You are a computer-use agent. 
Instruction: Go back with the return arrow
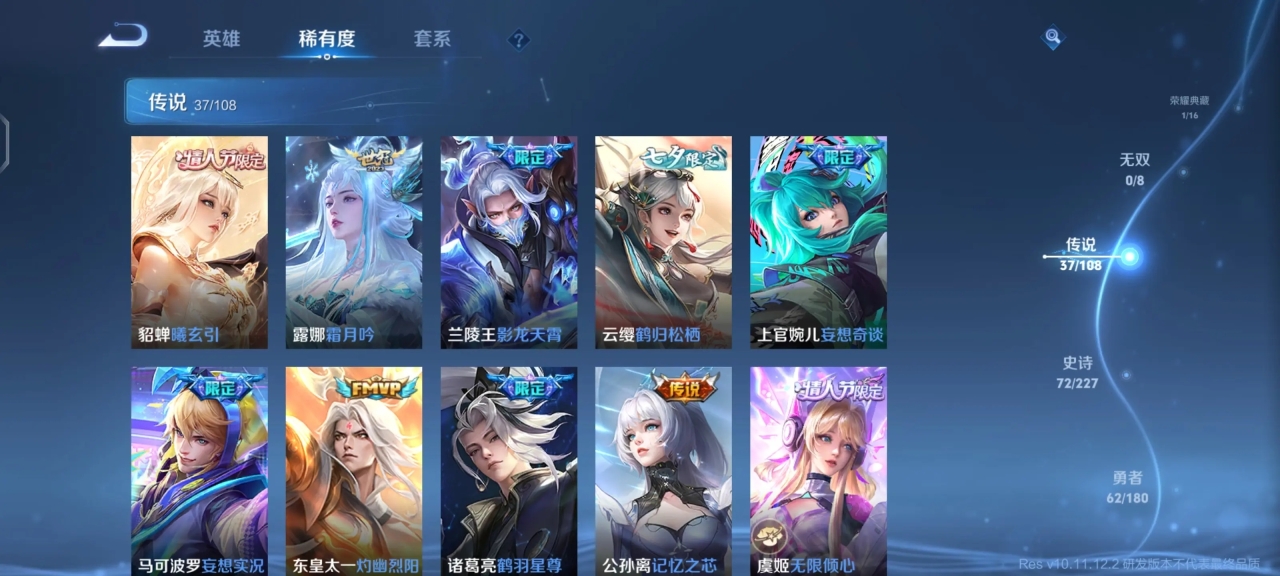123,37
